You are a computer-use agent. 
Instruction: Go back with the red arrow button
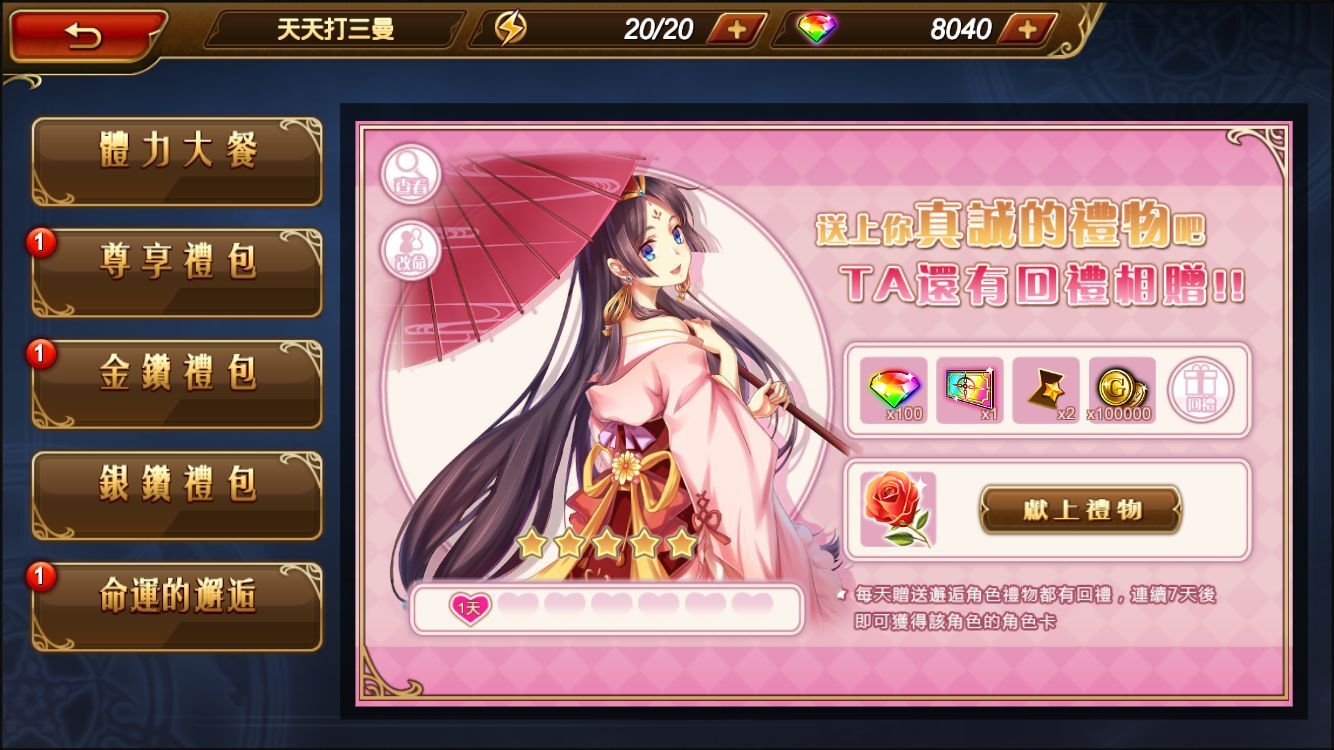[x=85, y=35]
